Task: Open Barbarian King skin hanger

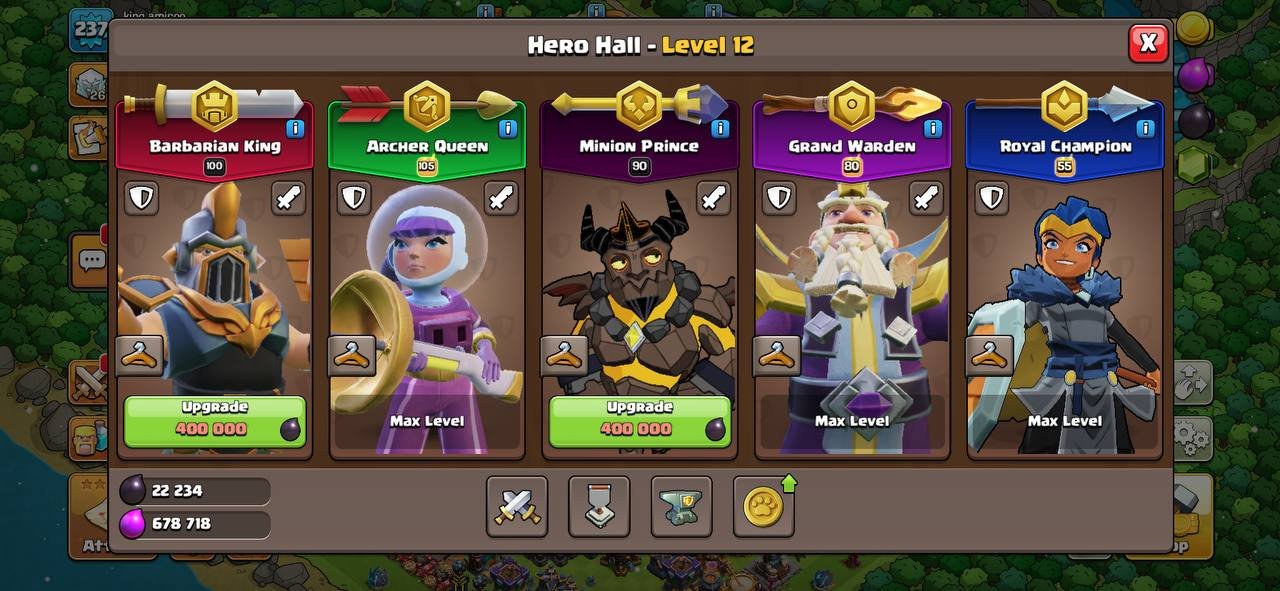Action: 139,355
